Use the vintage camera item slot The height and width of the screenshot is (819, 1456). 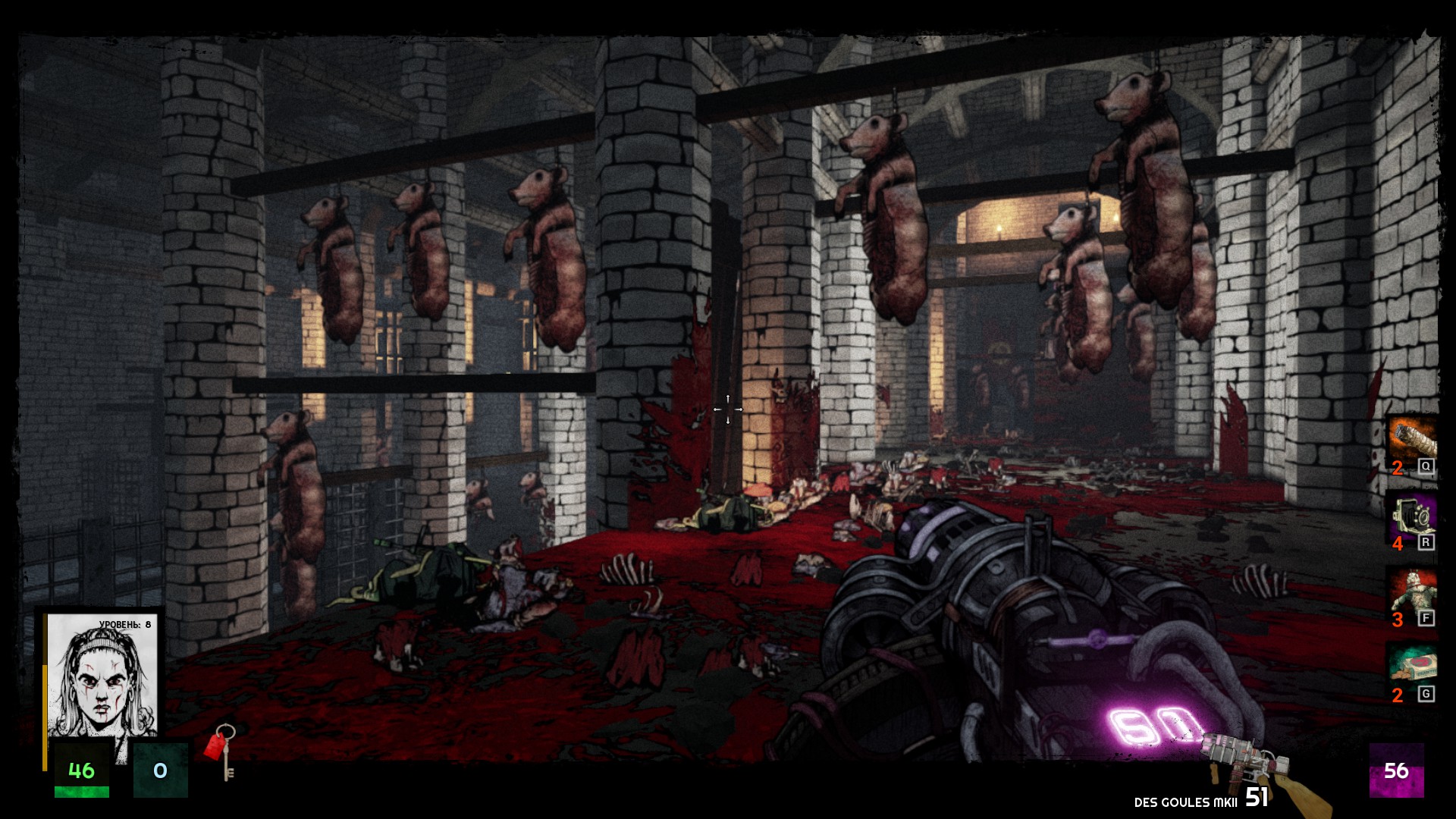click(x=1412, y=518)
